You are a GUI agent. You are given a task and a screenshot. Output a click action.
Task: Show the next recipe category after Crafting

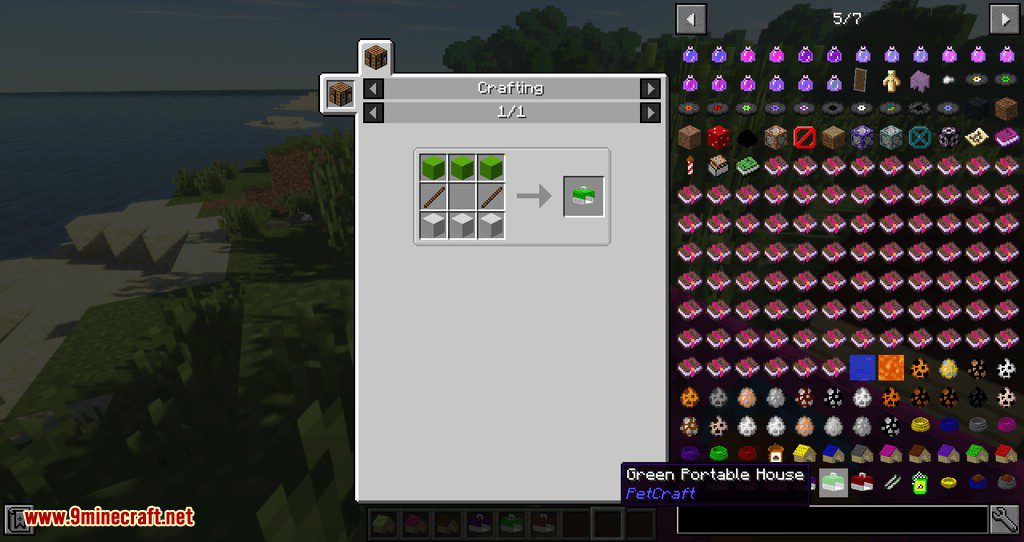tap(650, 89)
